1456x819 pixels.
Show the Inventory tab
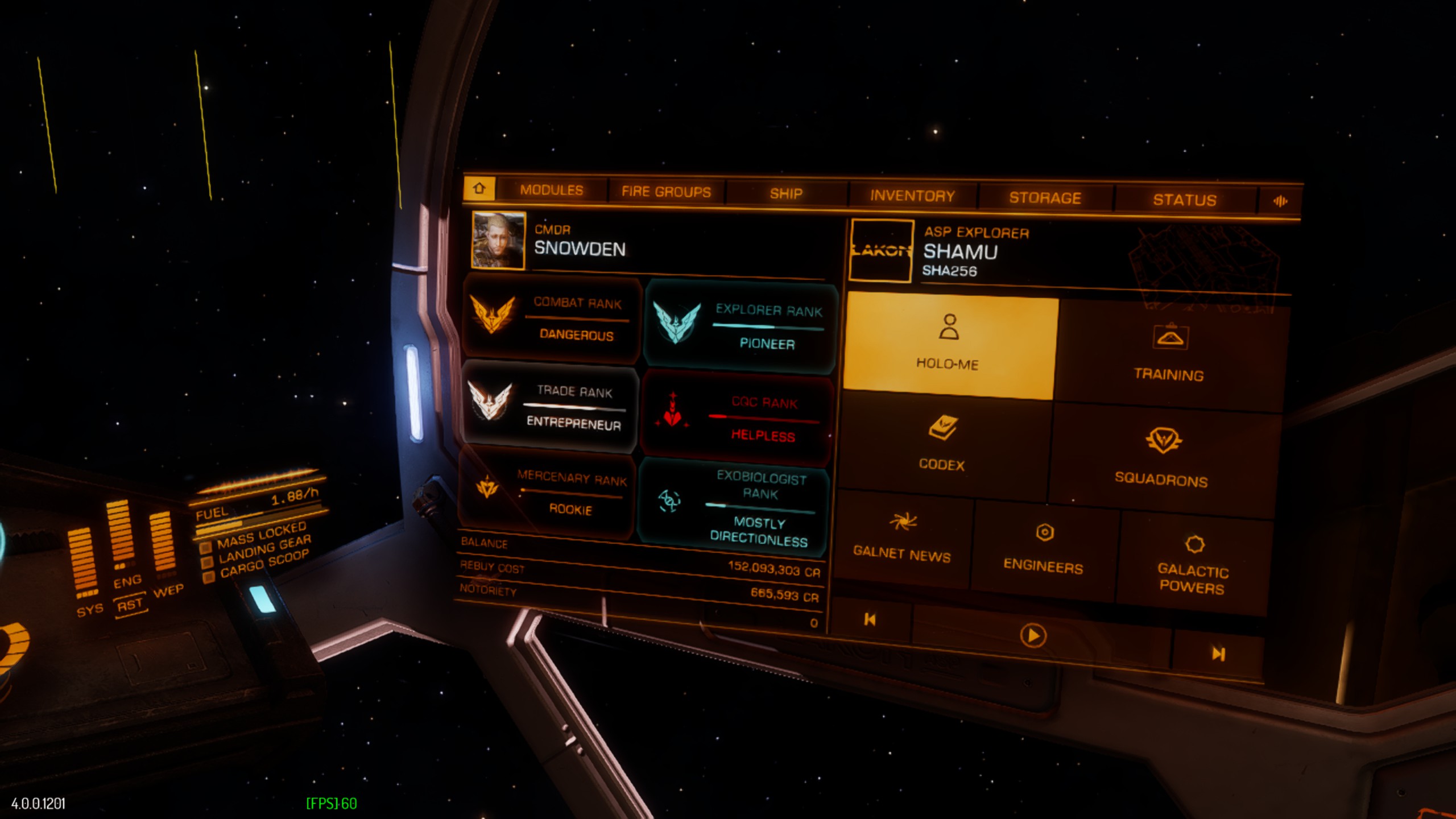point(912,196)
